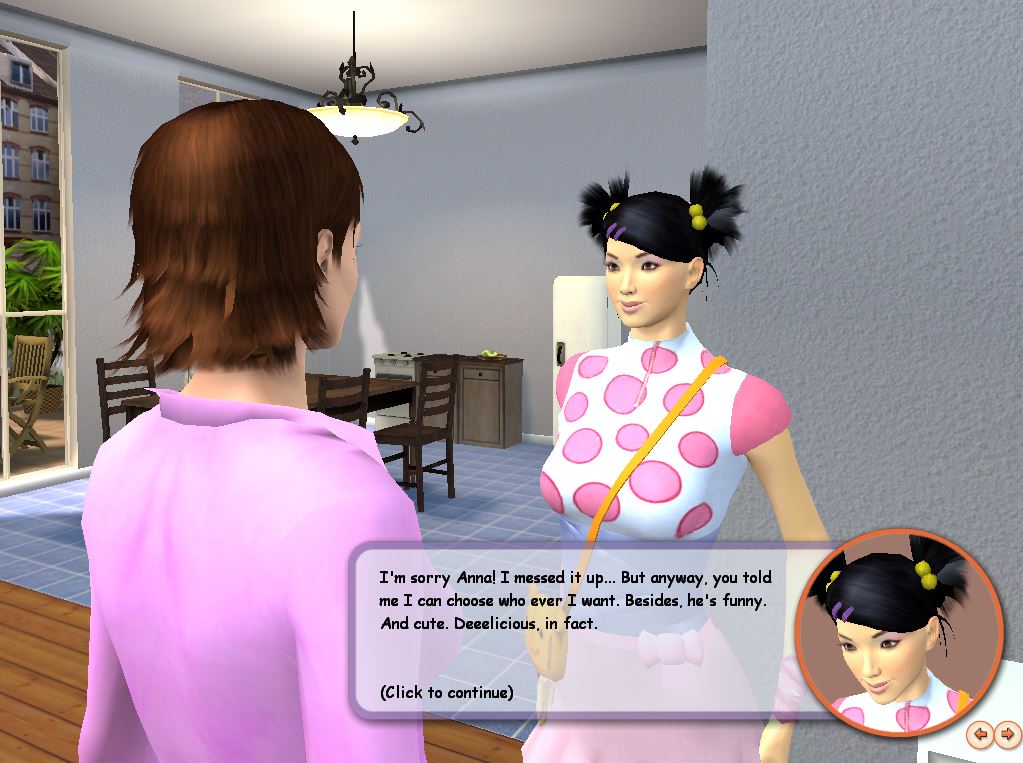Click the speaker's circular portrait

898,634
